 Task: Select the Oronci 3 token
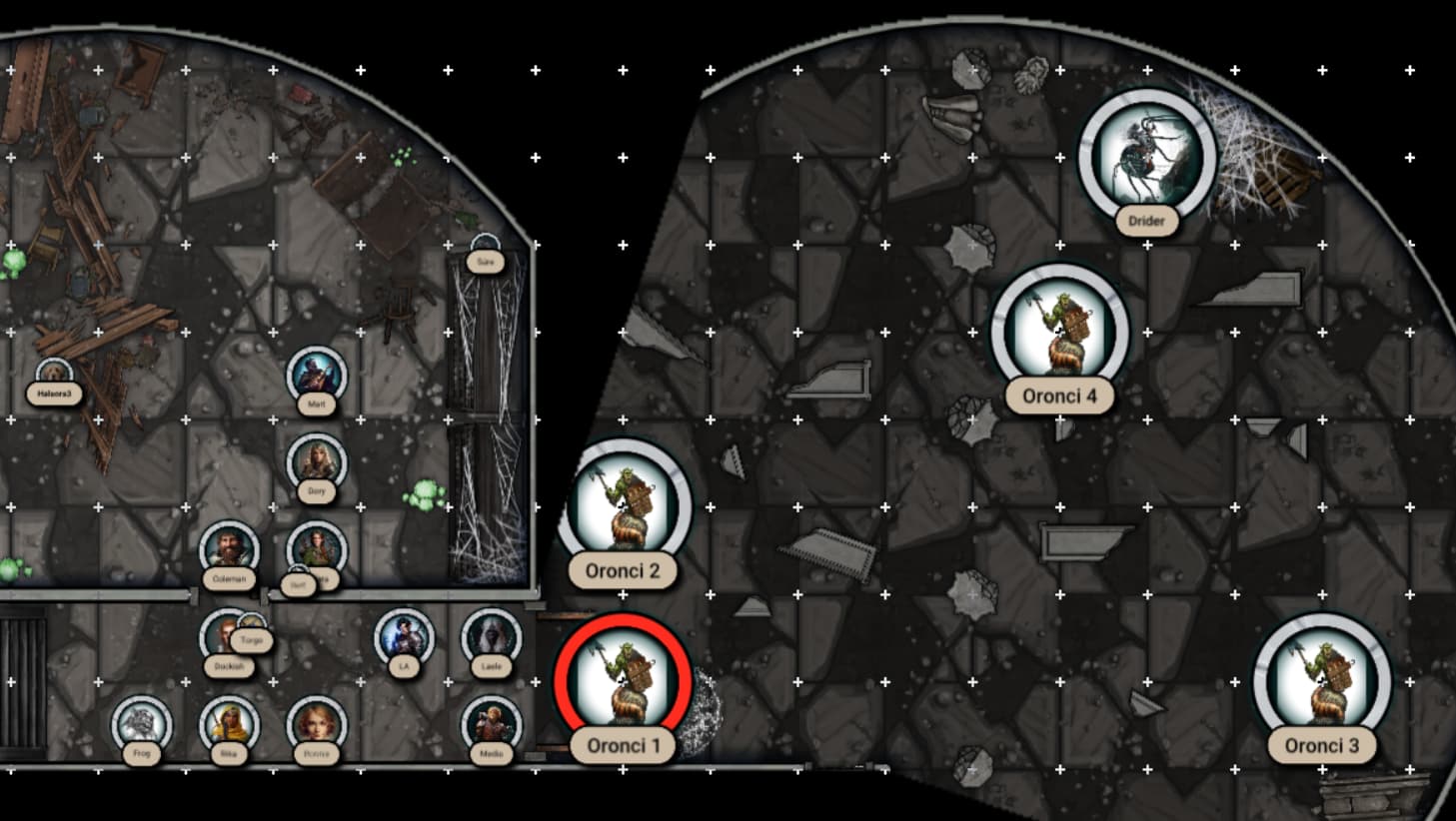pos(1321,679)
